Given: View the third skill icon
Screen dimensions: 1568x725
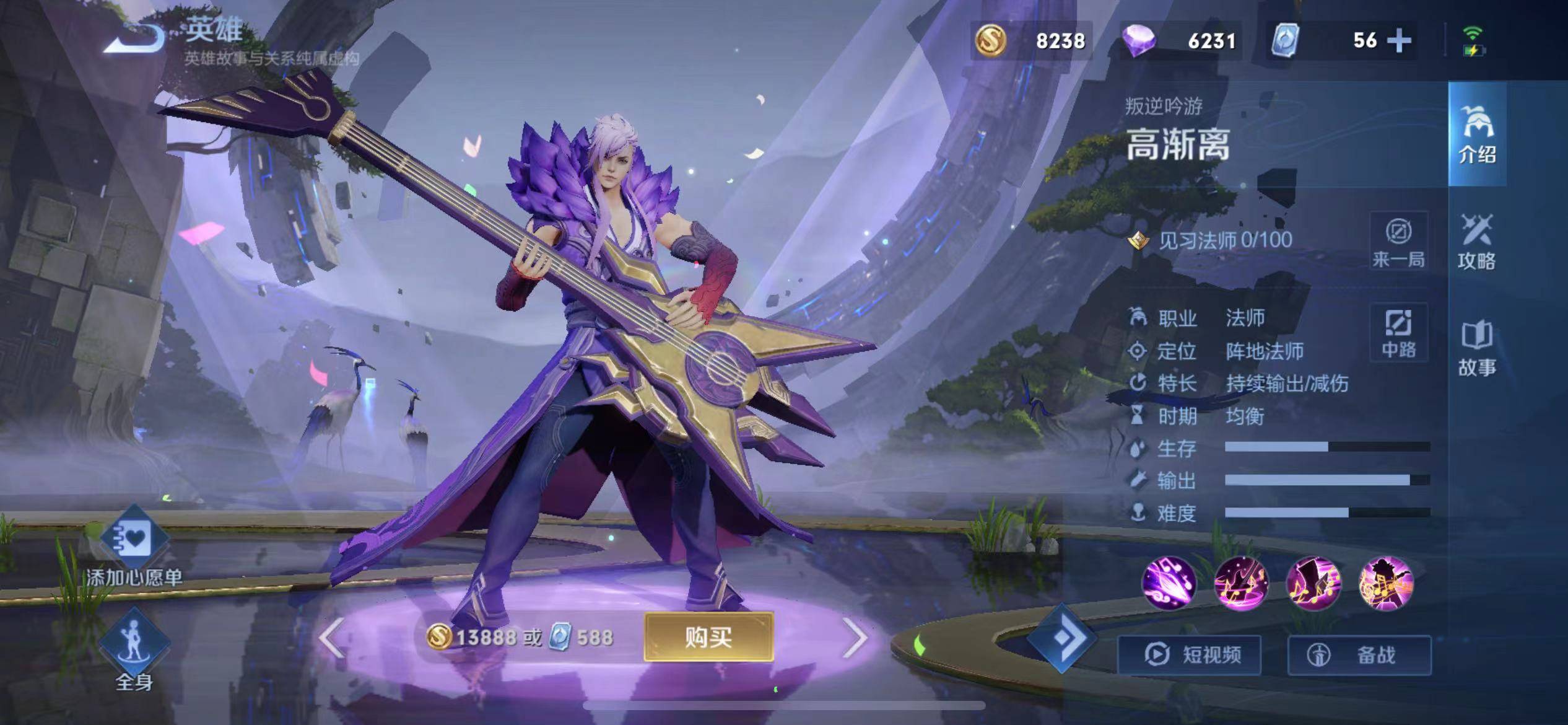Looking at the screenshot, I should click(1313, 584).
